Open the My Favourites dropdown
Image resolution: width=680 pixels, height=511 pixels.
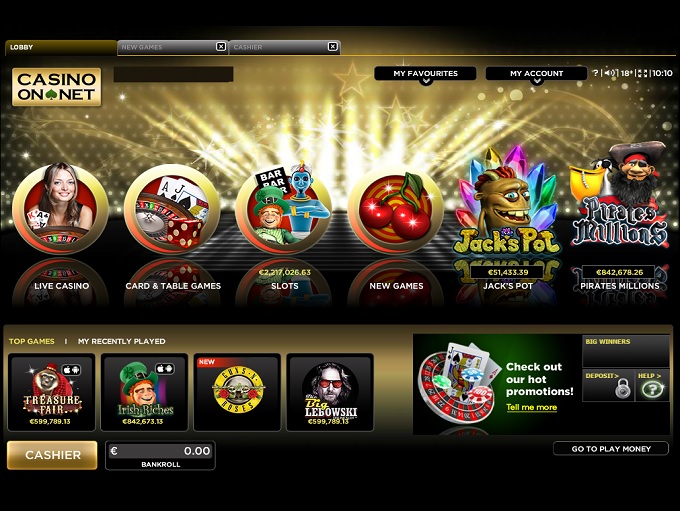click(425, 74)
